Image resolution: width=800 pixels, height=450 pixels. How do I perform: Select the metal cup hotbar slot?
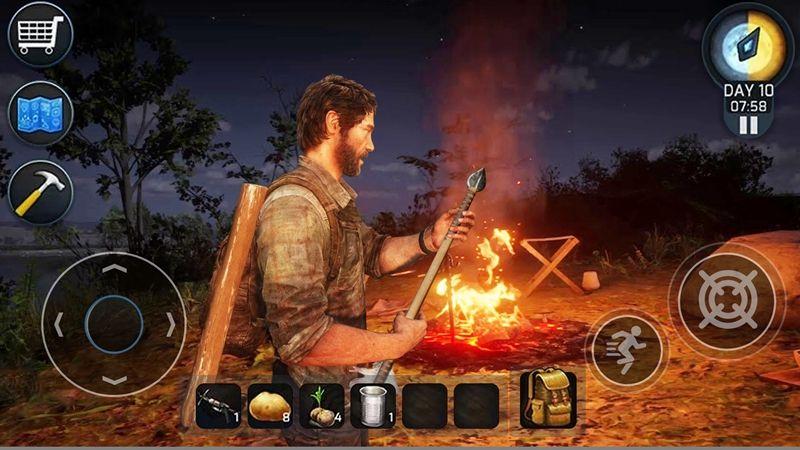coord(374,406)
